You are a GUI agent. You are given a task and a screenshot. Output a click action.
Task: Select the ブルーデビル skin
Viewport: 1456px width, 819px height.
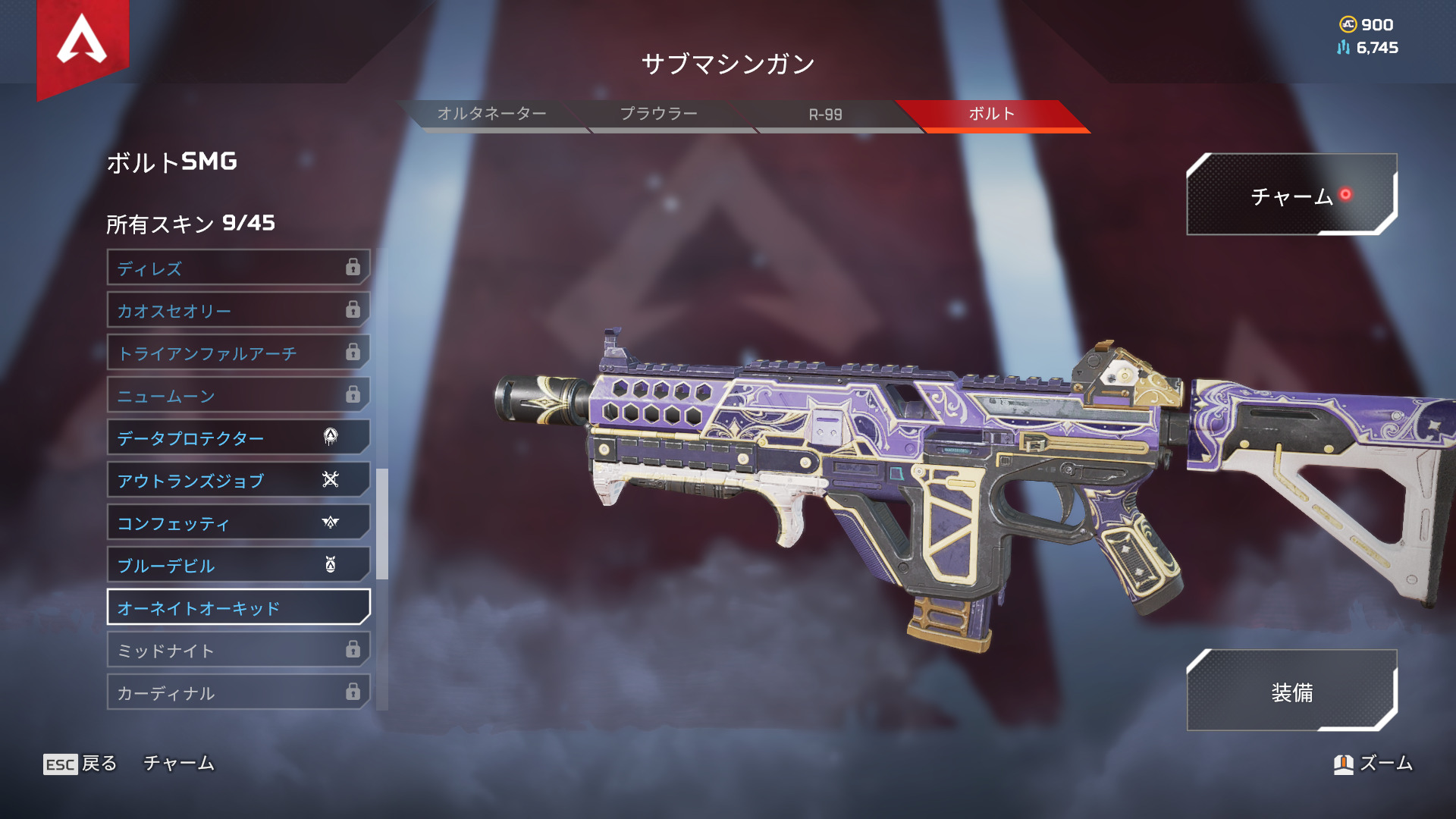(238, 565)
